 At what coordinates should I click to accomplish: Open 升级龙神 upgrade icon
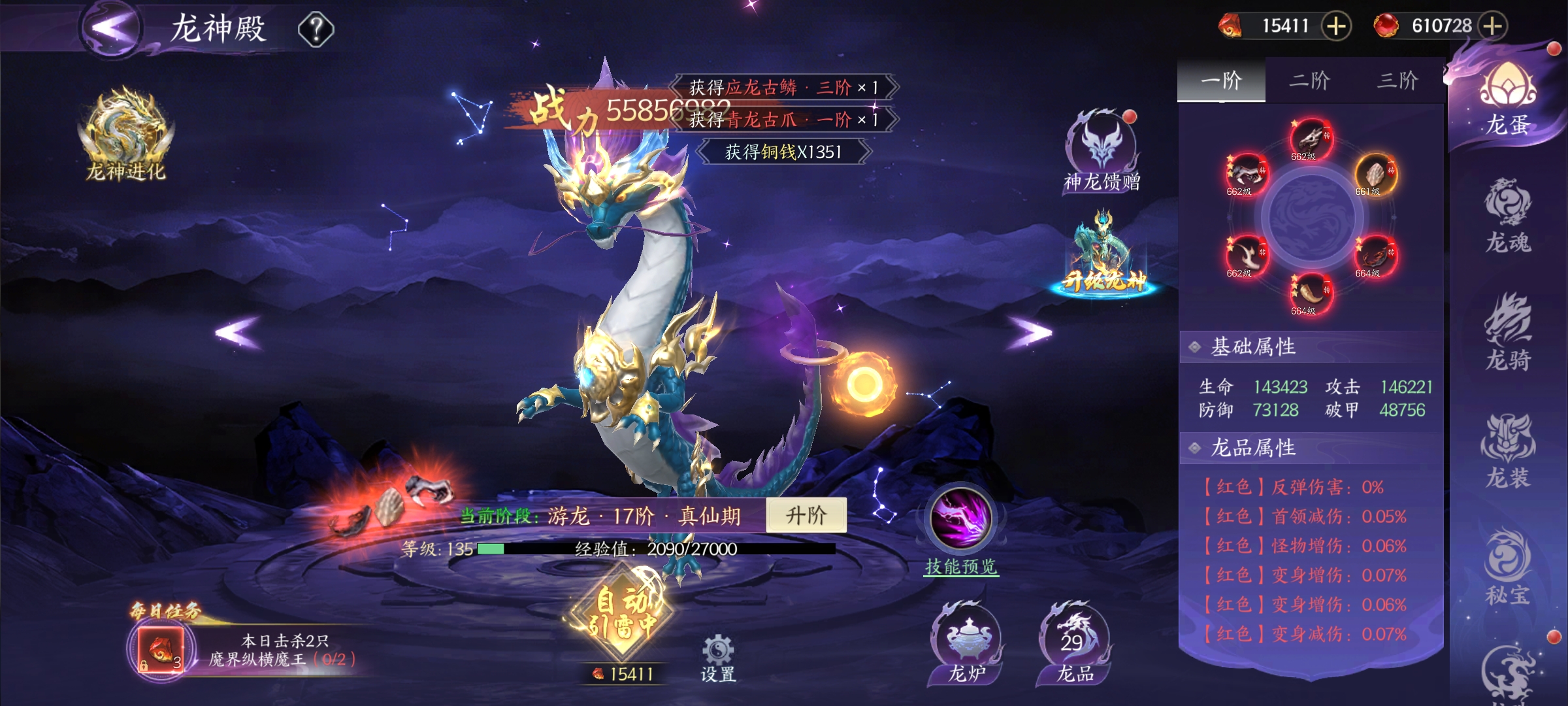click(x=1103, y=256)
